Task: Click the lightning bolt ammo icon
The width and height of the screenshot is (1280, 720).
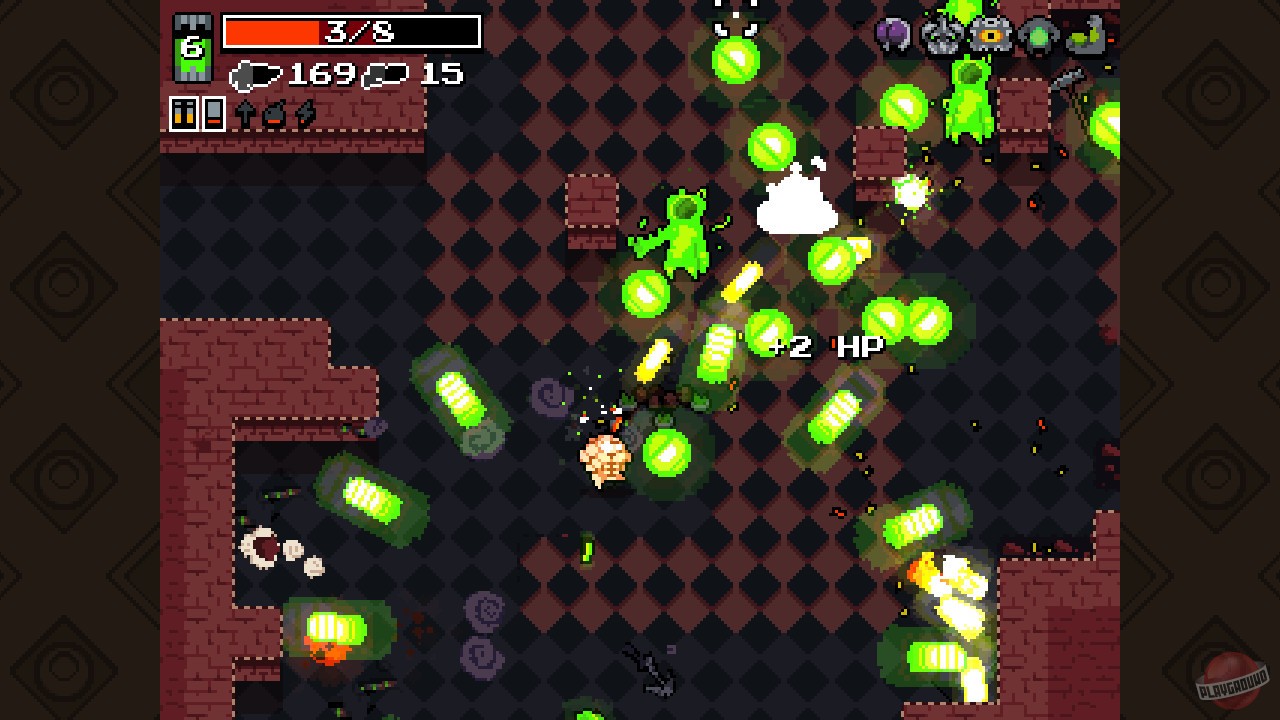Action: [x=303, y=113]
